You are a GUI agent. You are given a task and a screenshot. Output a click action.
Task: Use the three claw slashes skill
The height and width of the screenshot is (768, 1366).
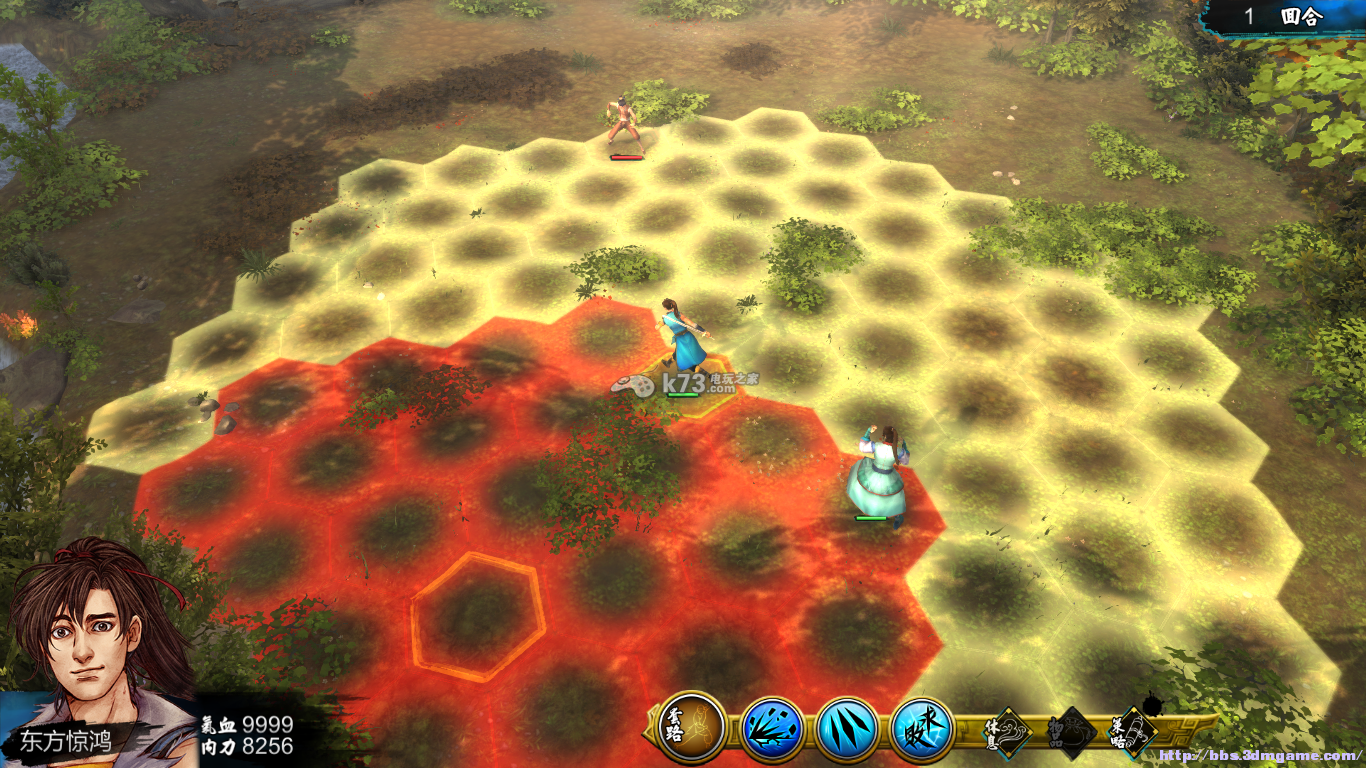click(x=847, y=728)
